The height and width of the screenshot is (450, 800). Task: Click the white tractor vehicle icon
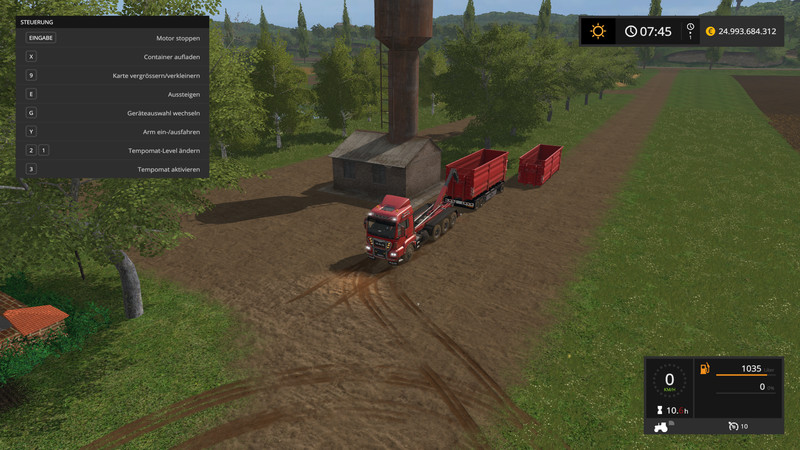pos(662,427)
